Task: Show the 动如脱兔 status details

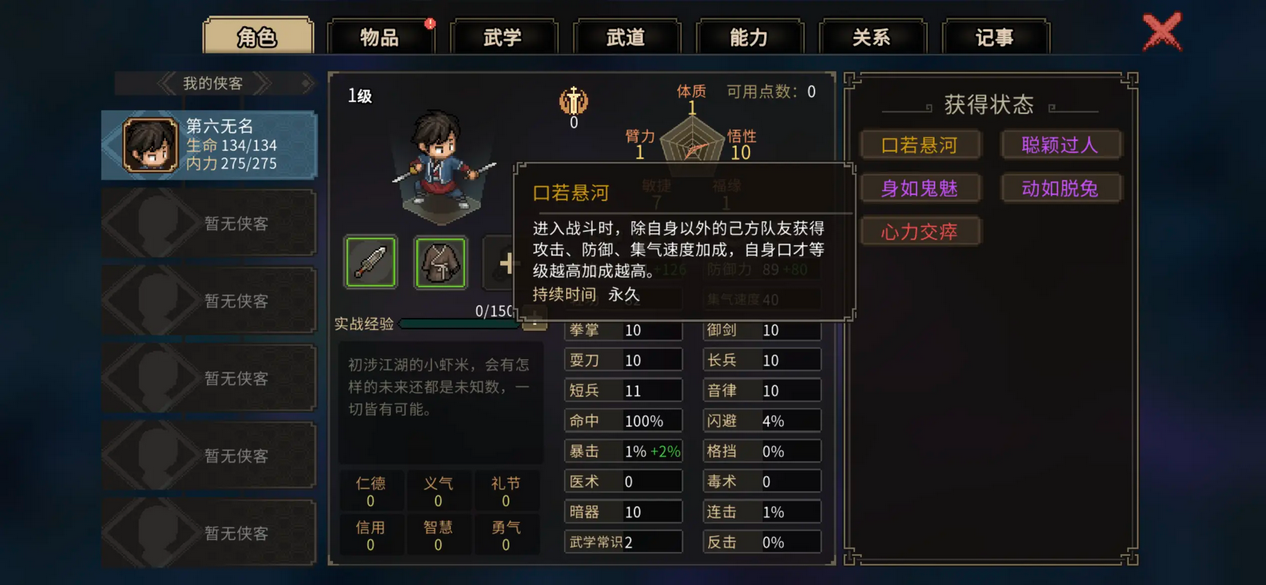Action: 1060,188
